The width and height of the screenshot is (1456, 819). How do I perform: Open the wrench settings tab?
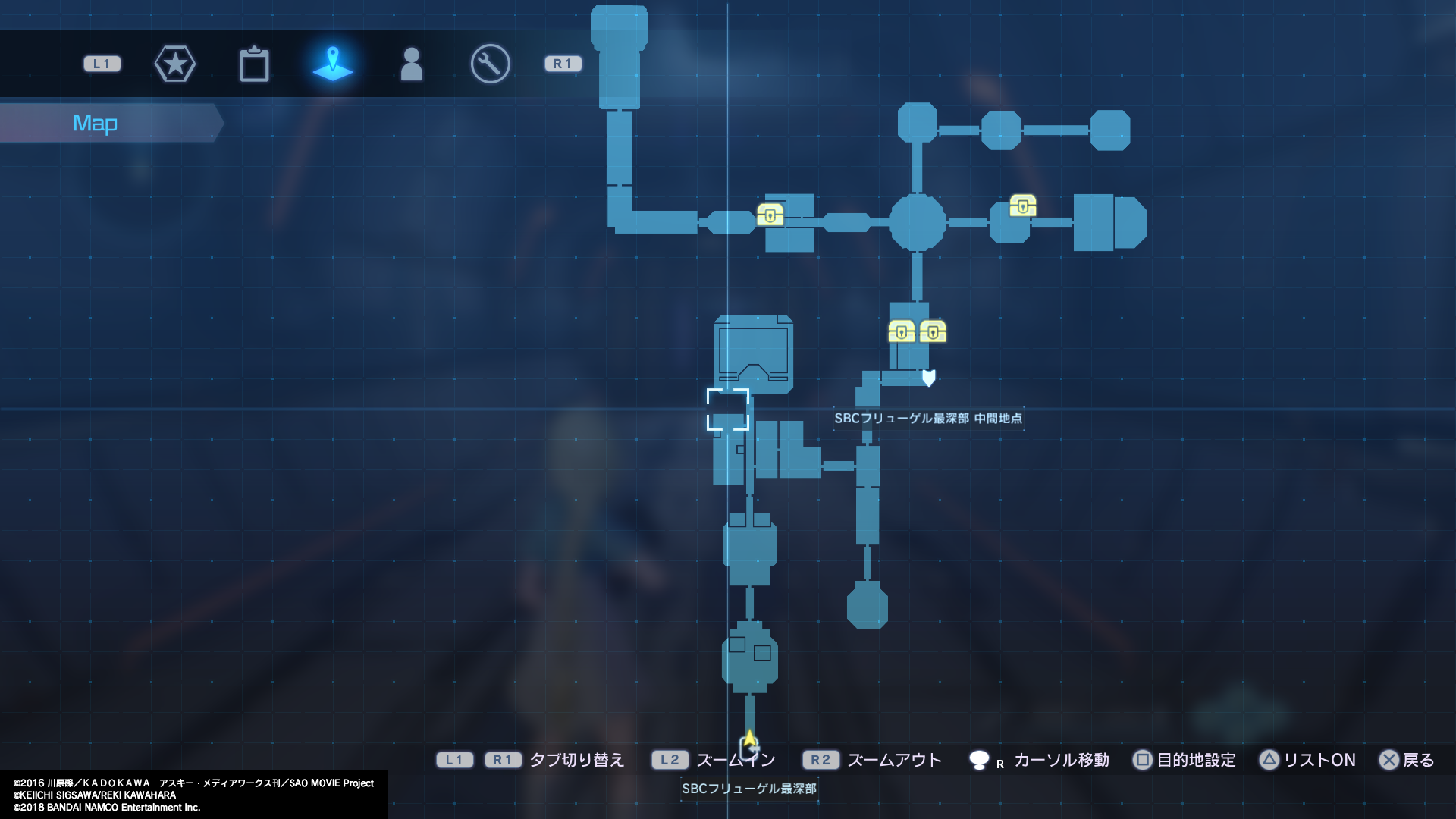pos(489,64)
